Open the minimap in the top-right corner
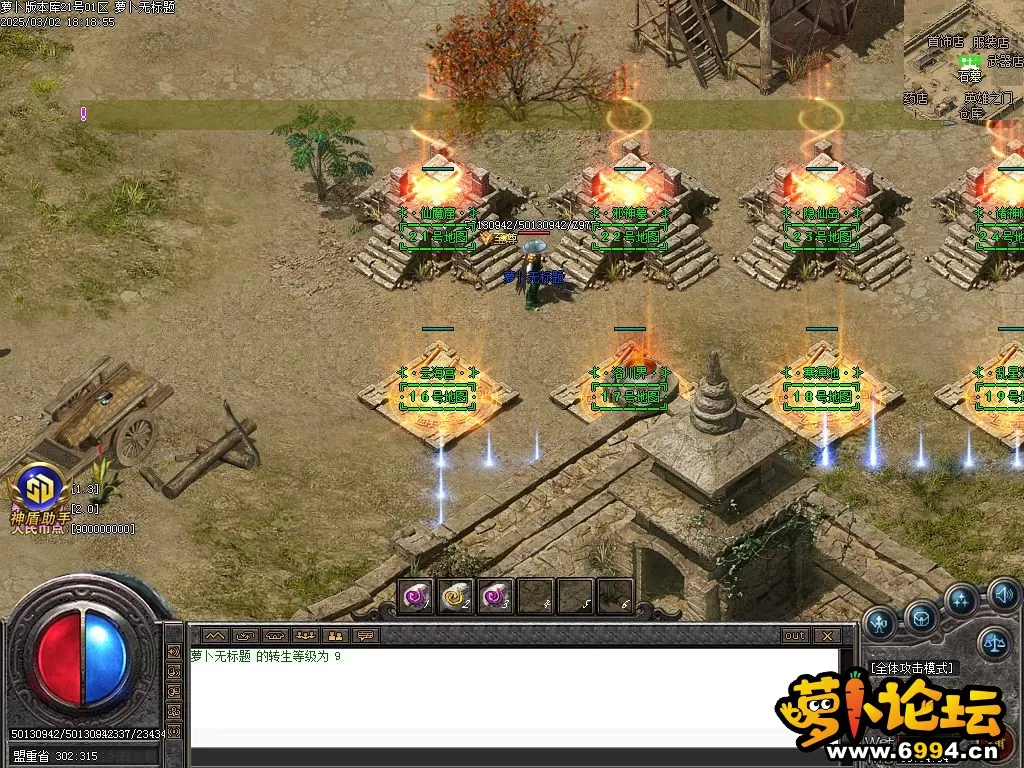 pos(963,60)
